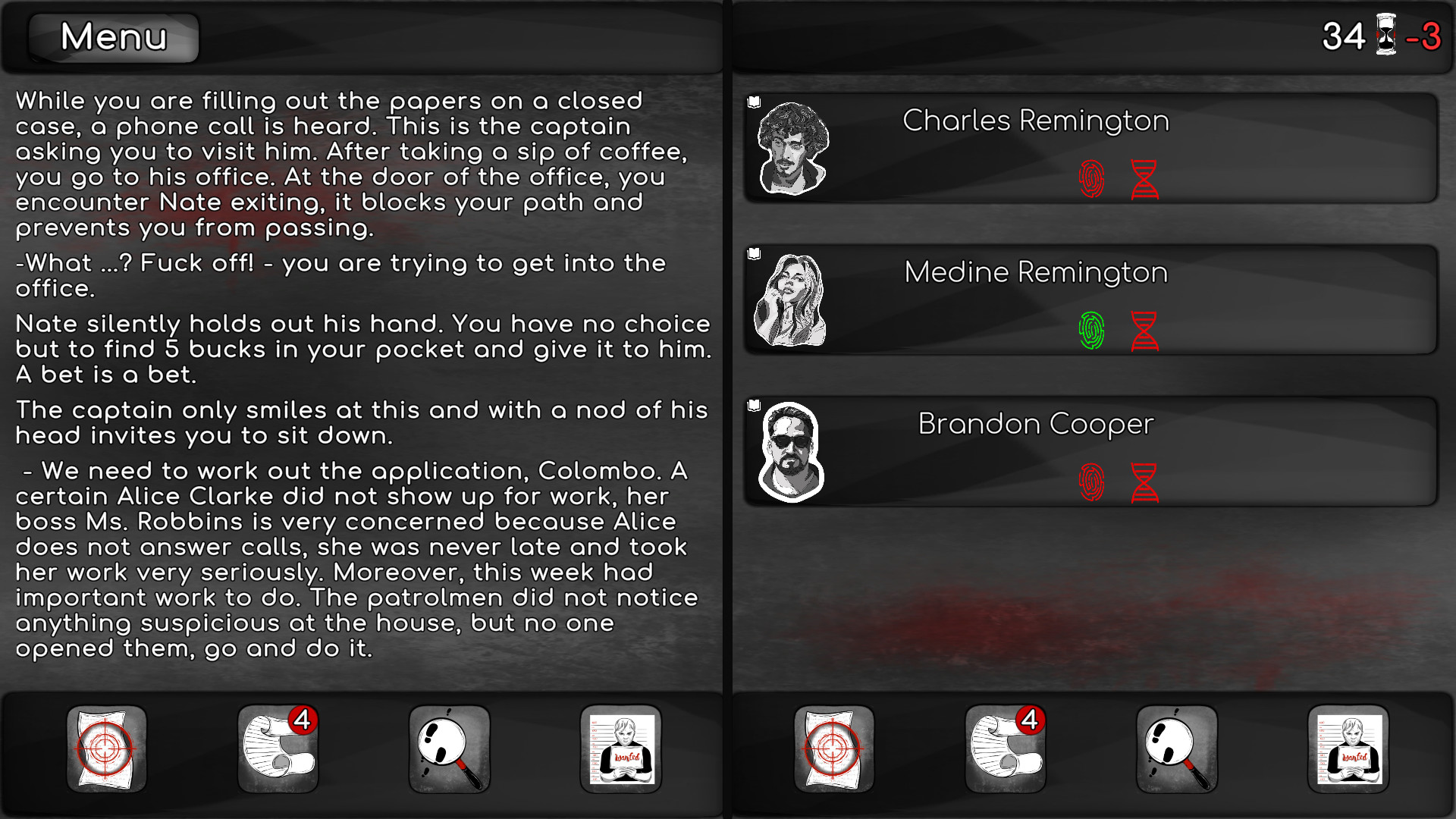Screen dimensions: 1456x819
Task: Click the hourglass timer icon
Action: coord(1388,36)
